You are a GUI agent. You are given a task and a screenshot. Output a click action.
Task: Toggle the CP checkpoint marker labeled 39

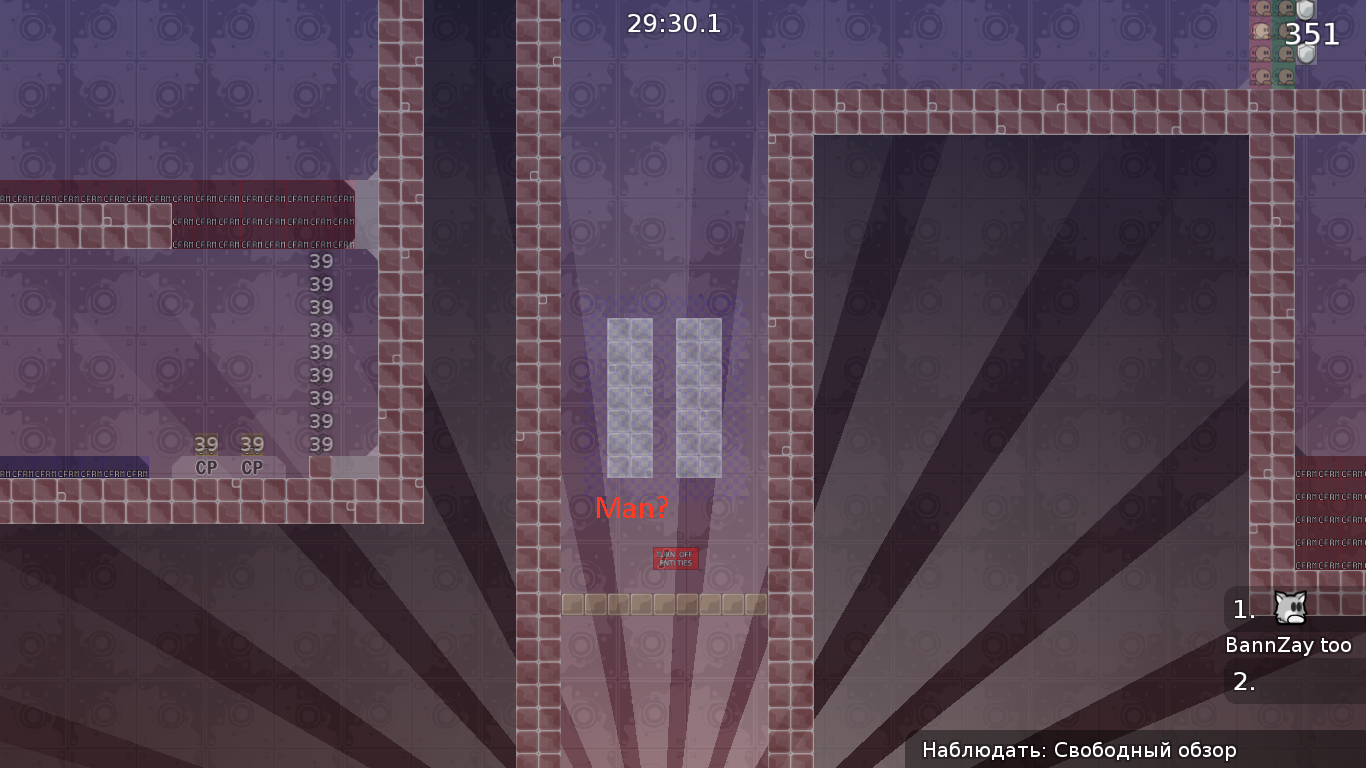click(x=207, y=455)
